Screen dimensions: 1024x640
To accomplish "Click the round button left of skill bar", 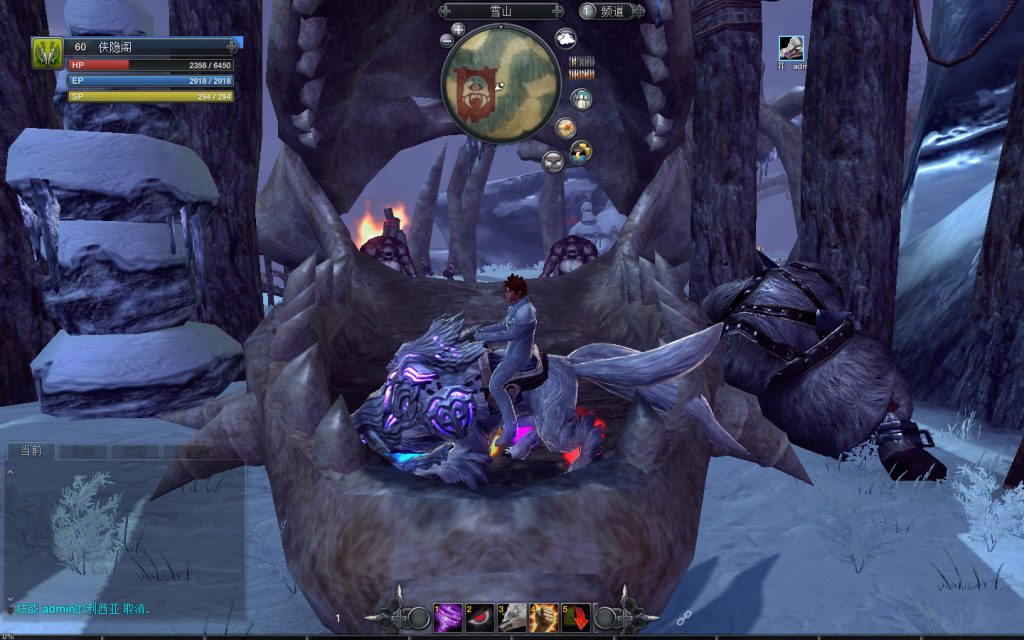I will tap(418, 618).
